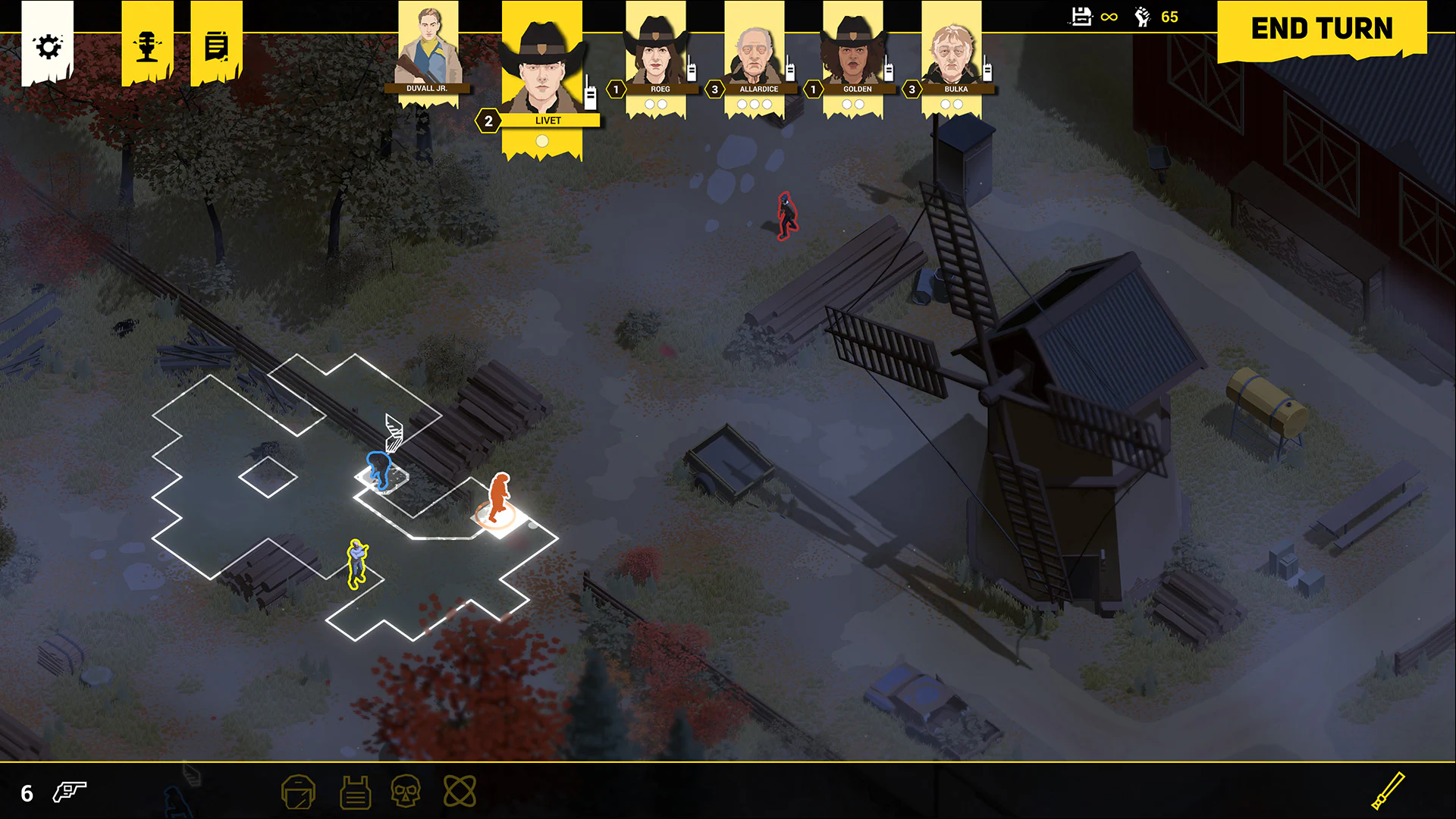Screen dimensions: 1456x819
Task: Select Livet's revolver weapon icon
Action: 68,792
